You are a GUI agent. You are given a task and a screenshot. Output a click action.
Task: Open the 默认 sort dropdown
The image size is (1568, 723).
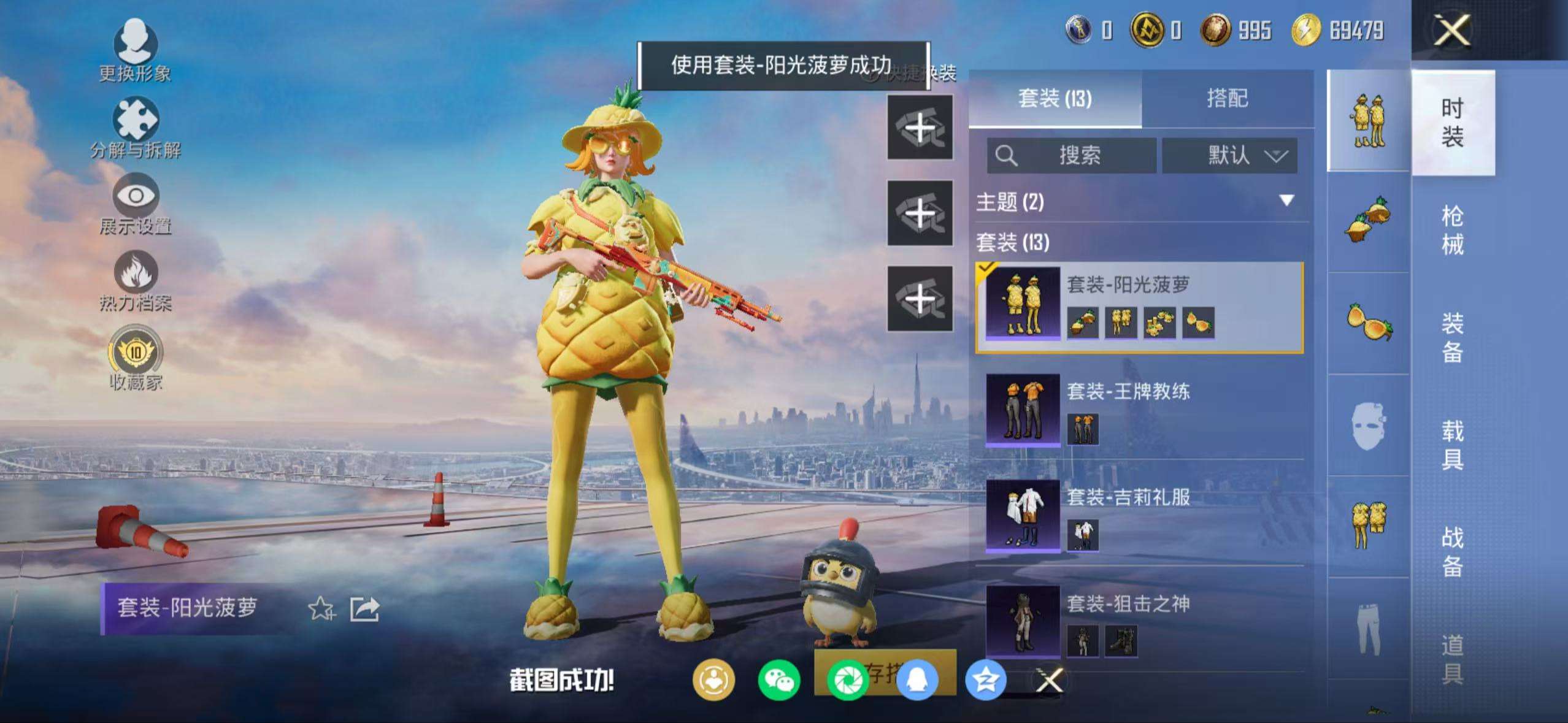coord(1230,156)
